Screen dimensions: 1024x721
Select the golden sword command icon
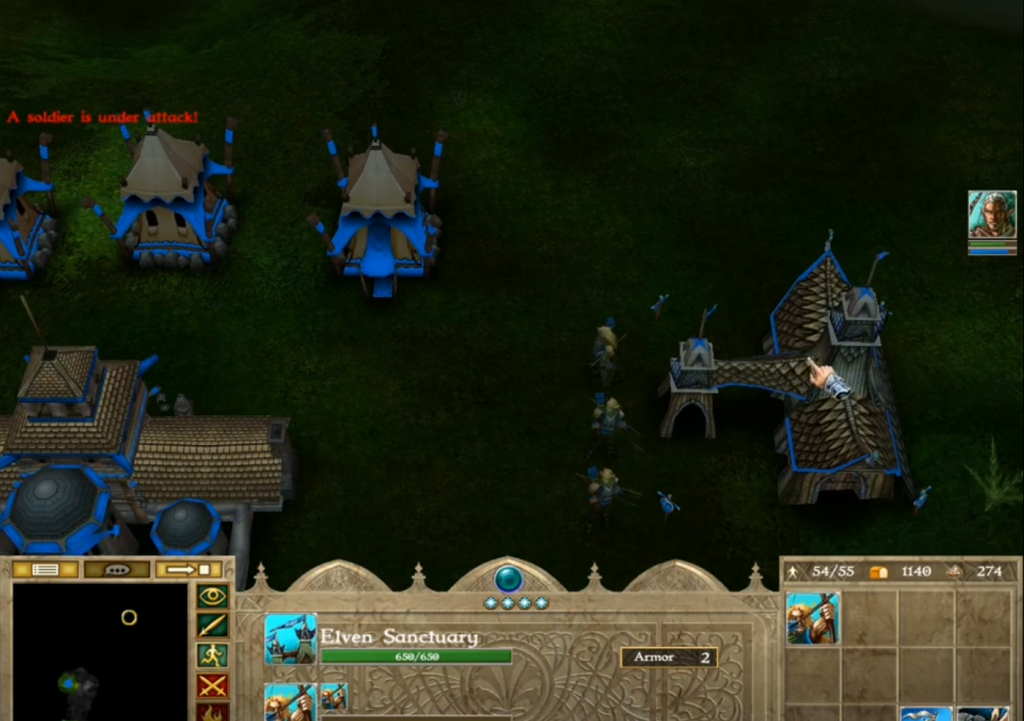213,626
